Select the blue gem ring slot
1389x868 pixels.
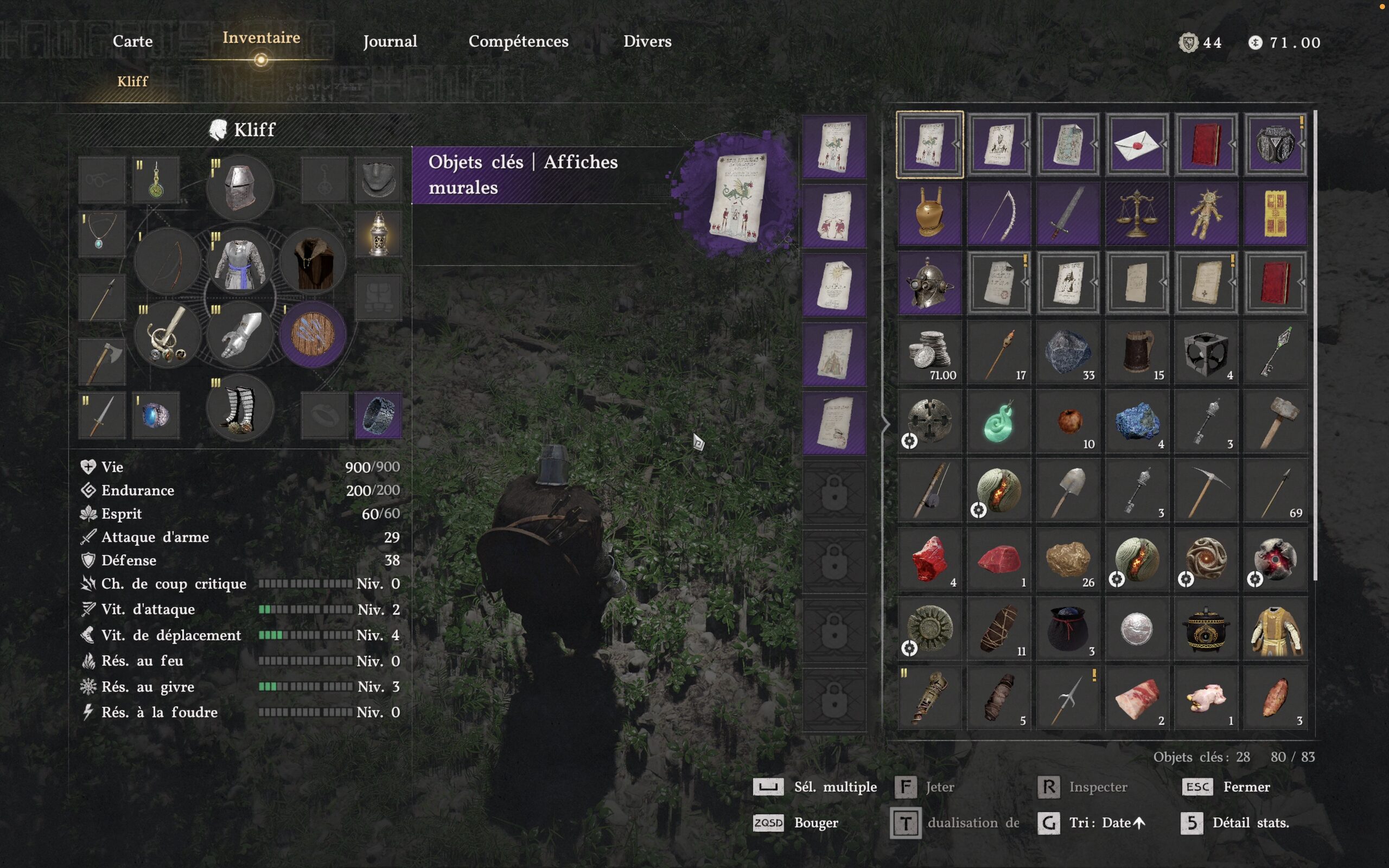tap(156, 415)
